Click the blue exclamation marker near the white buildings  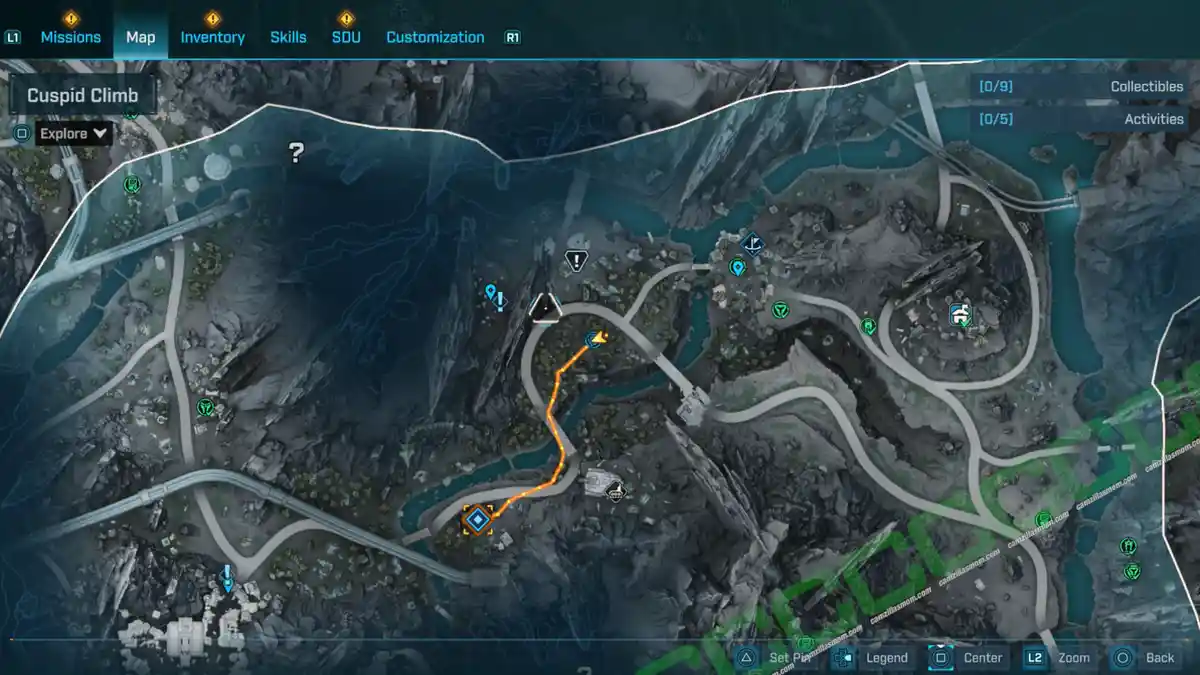[227, 577]
